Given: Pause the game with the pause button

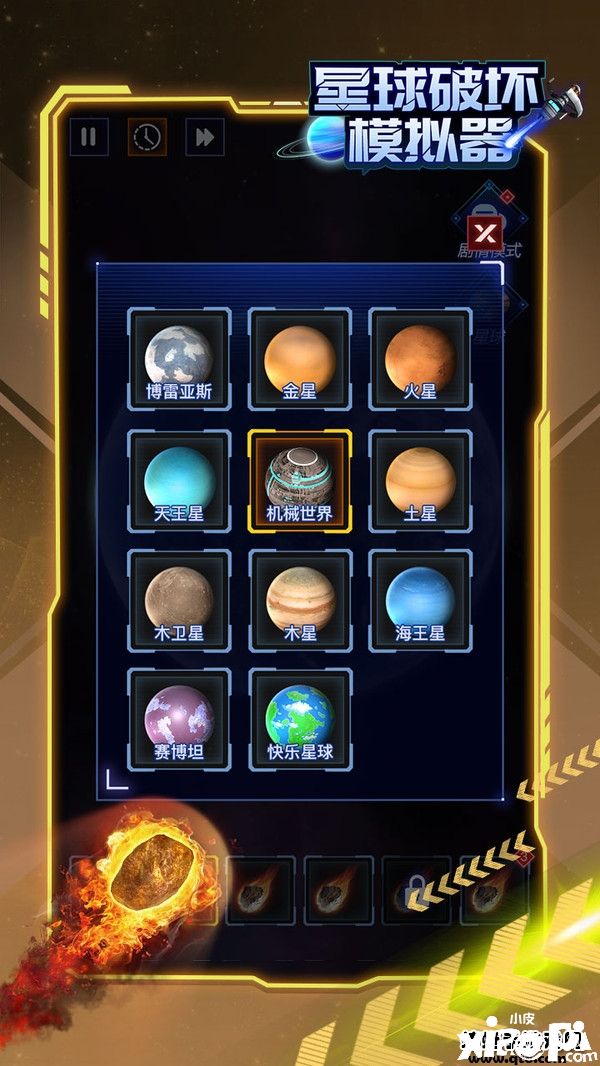Looking at the screenshot, I should (x=88, y=137).
